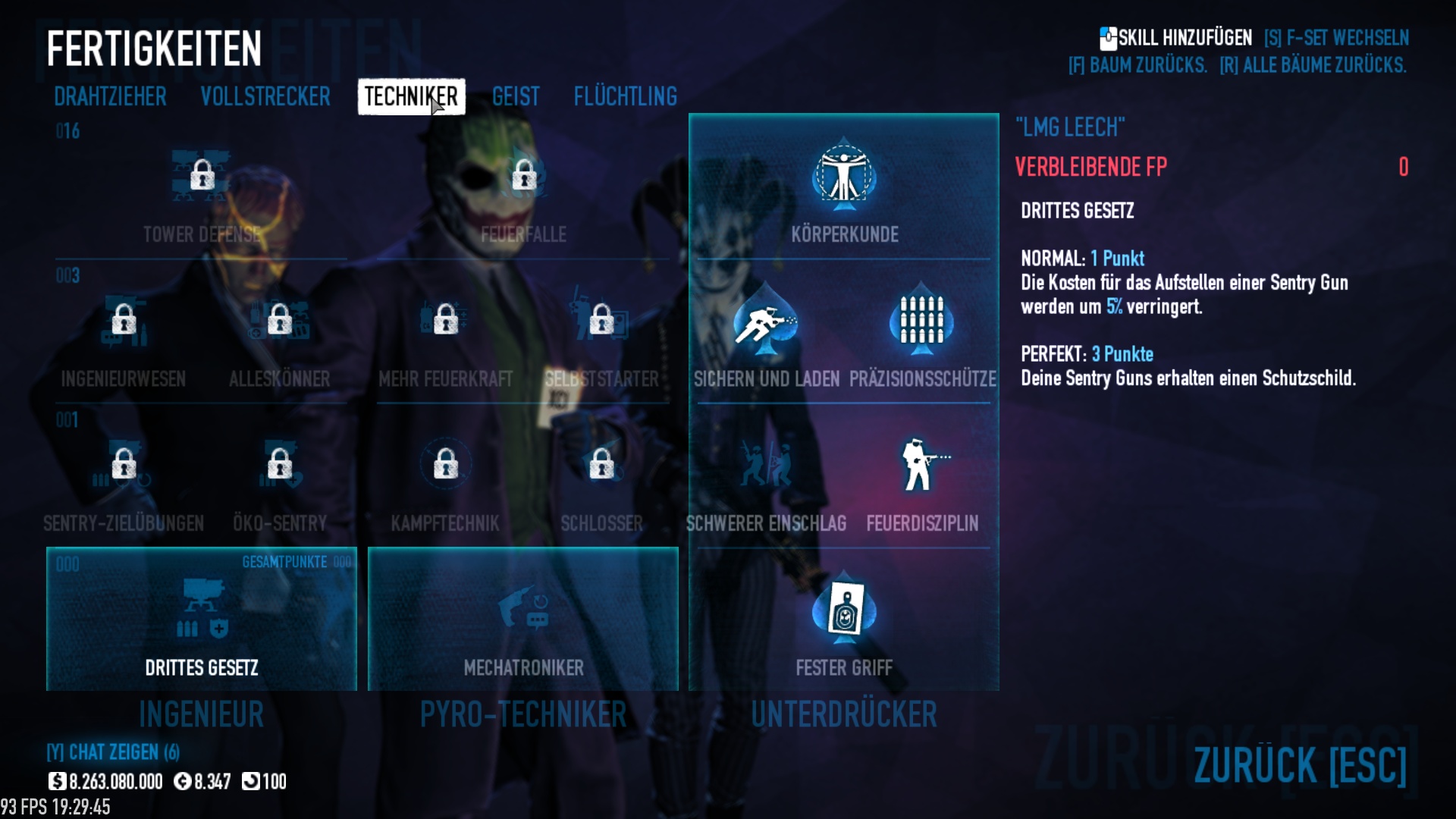Select the locked Kampftechnik skill

pos(445,464)
